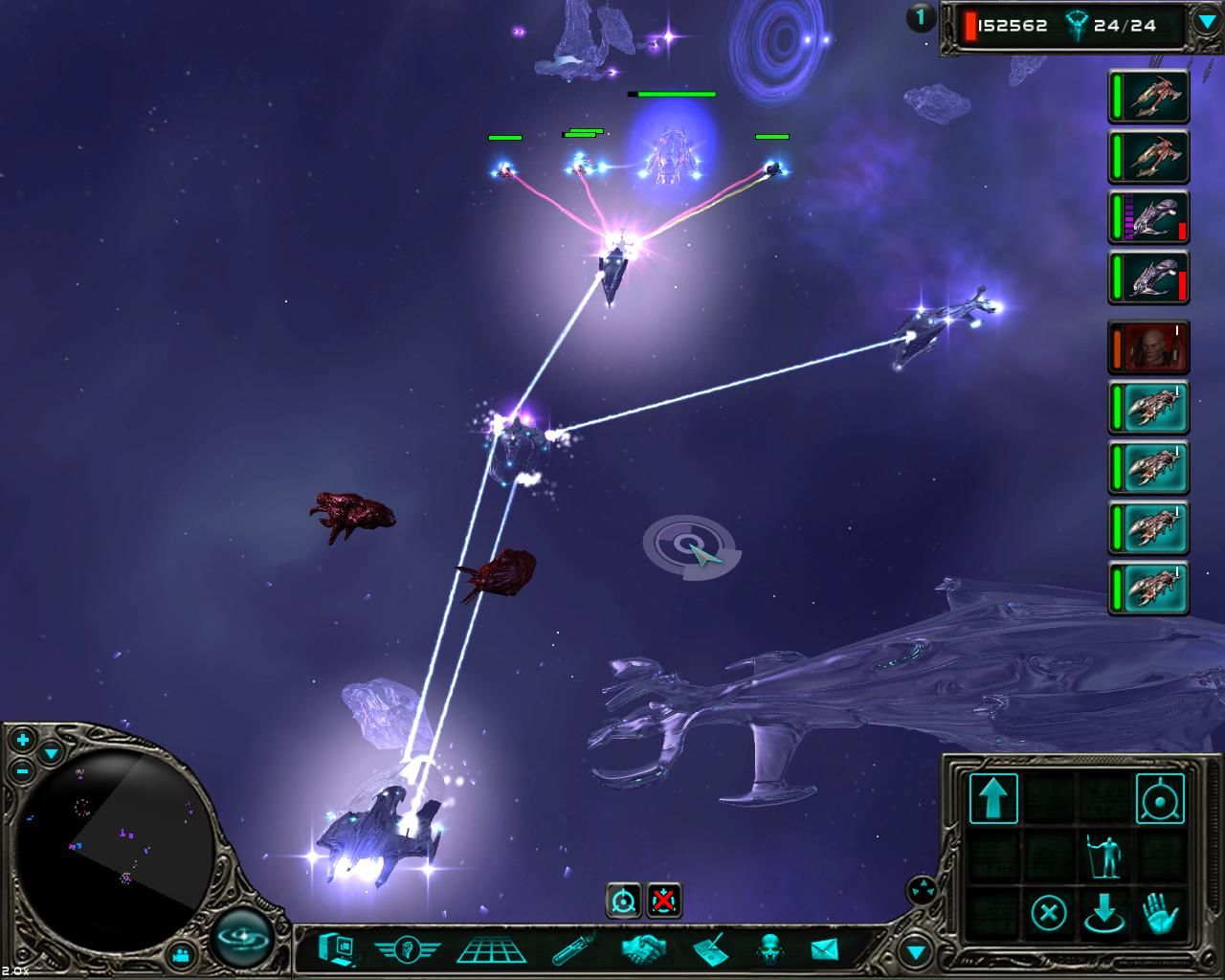Toggle the grid overlay icon

[x=491, y=949]
